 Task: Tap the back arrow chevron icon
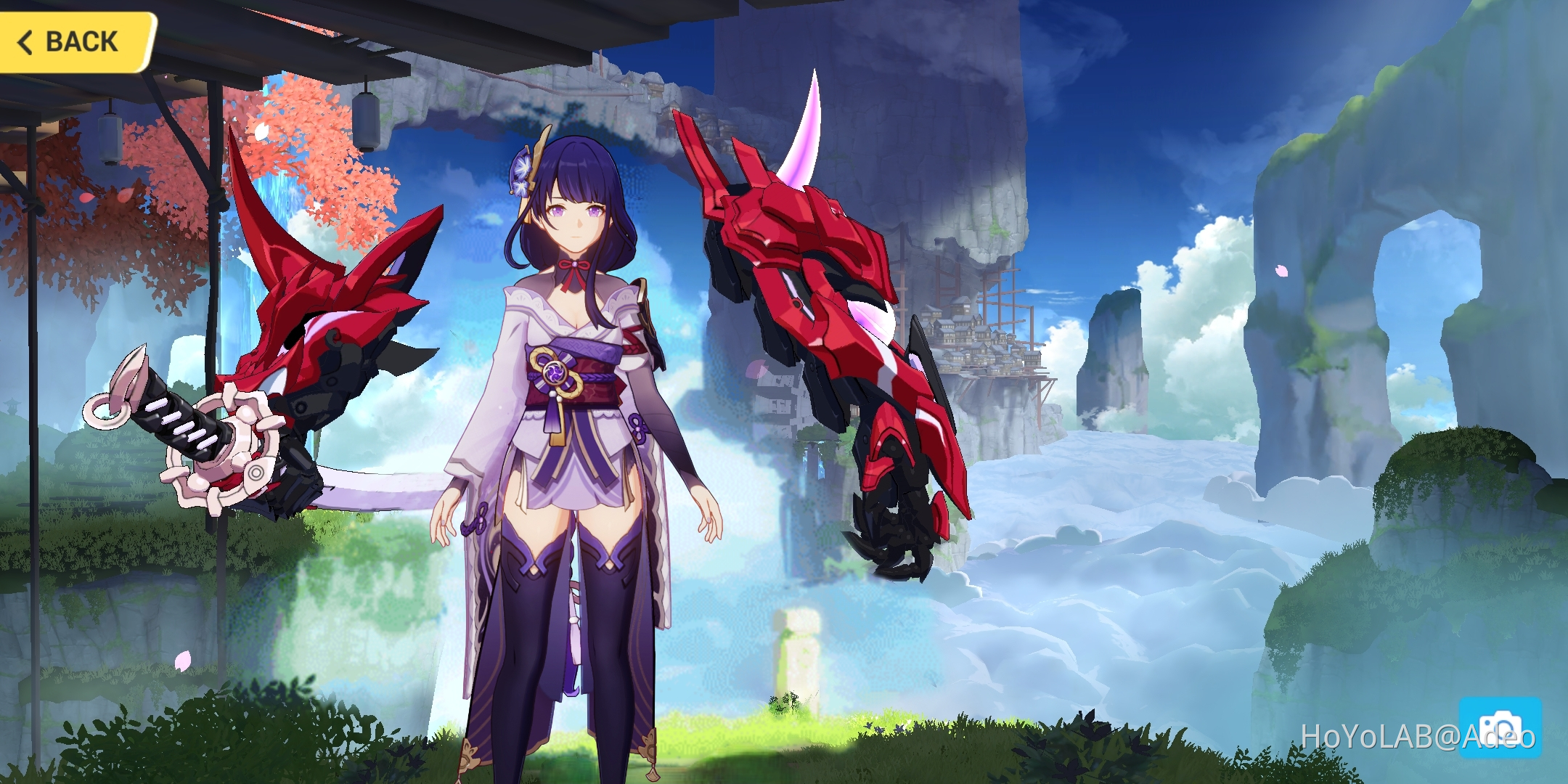[x=25, y=41]
